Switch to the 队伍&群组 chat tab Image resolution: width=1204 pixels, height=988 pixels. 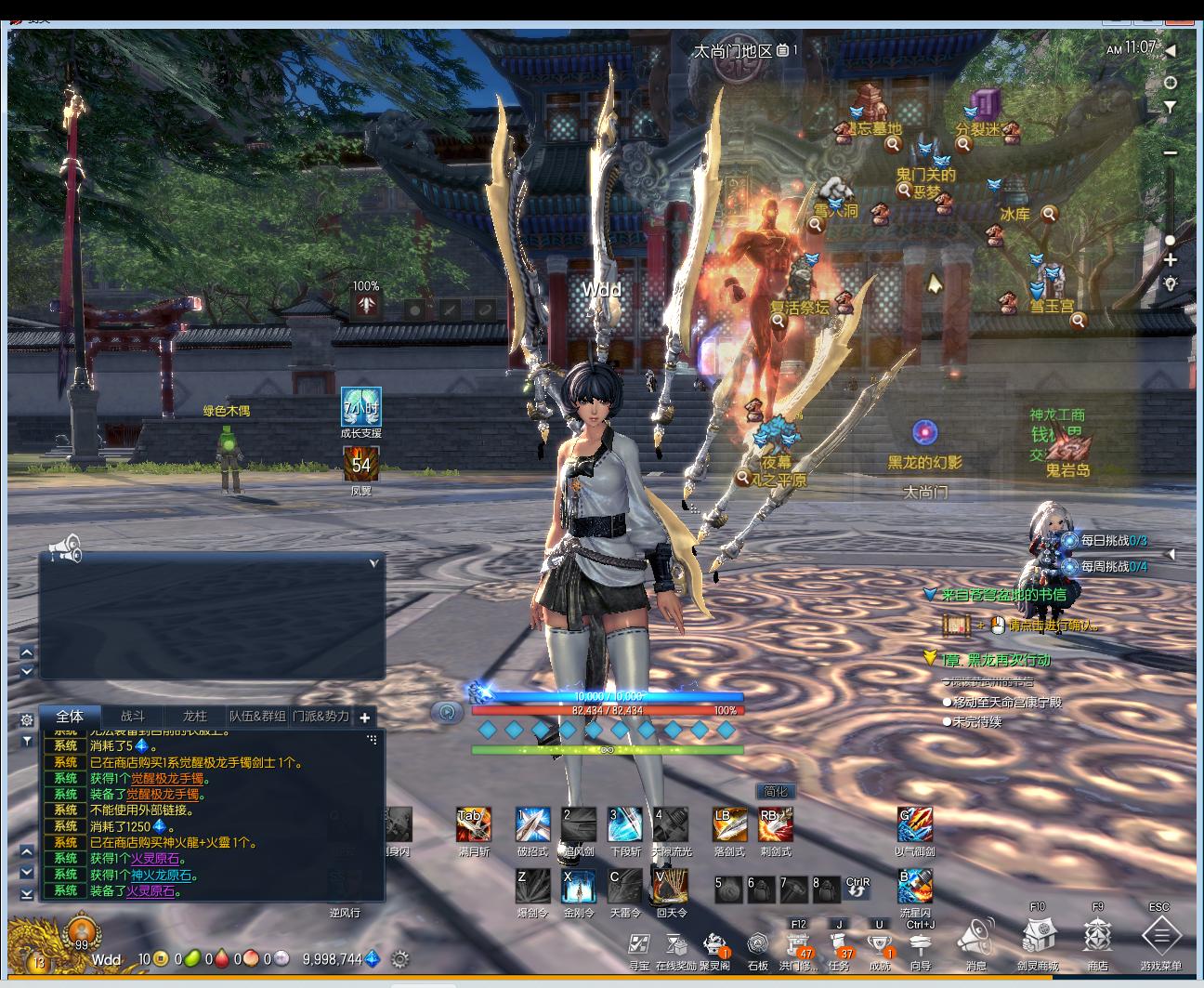click(x=257, y=717)
